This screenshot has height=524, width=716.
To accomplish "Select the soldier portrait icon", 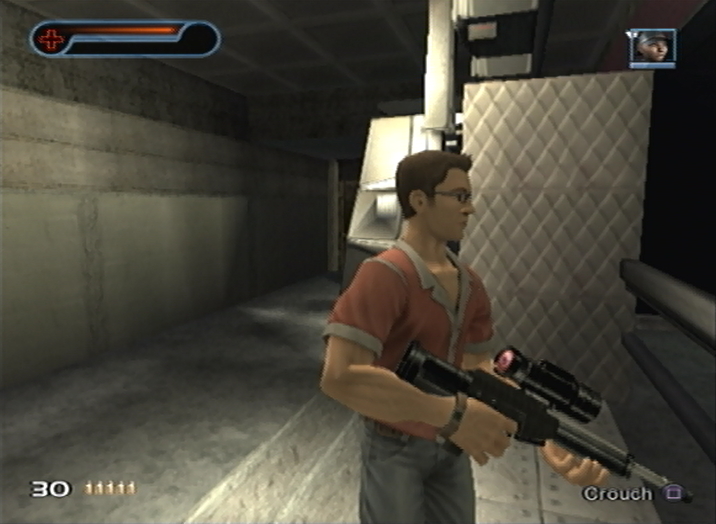I will [652, 47].
